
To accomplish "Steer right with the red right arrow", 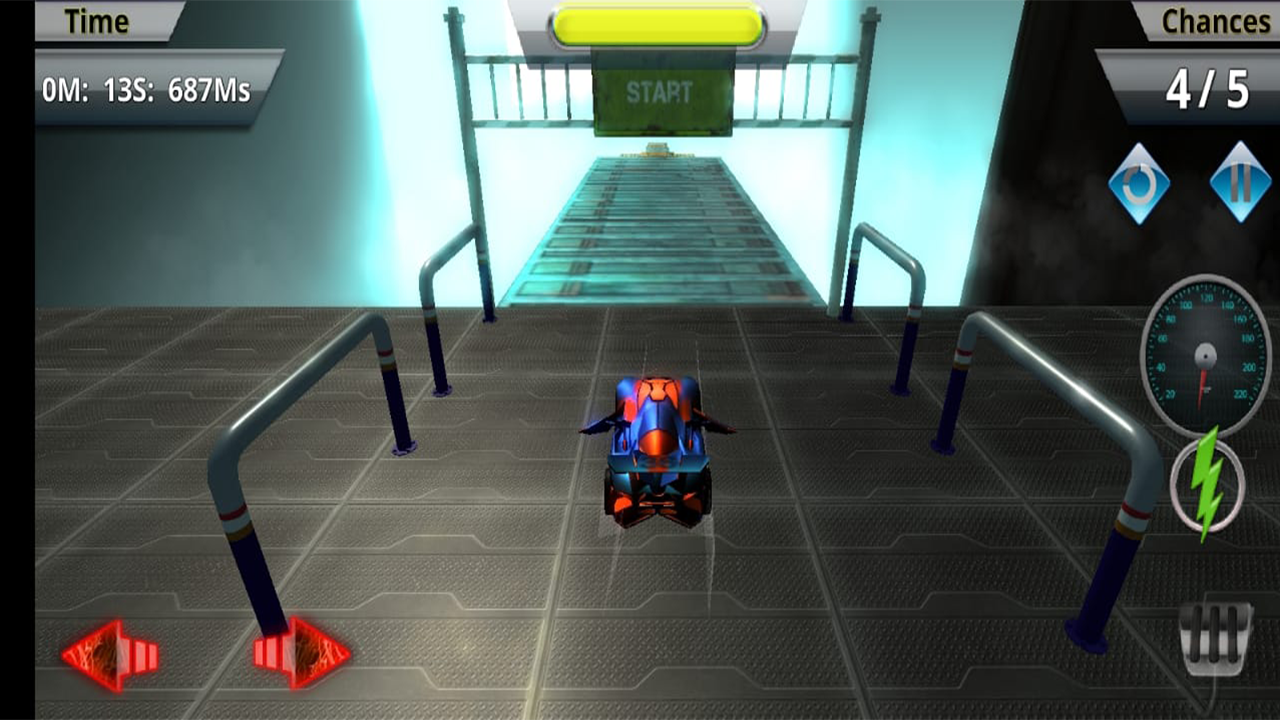I will tap(300, 653).
